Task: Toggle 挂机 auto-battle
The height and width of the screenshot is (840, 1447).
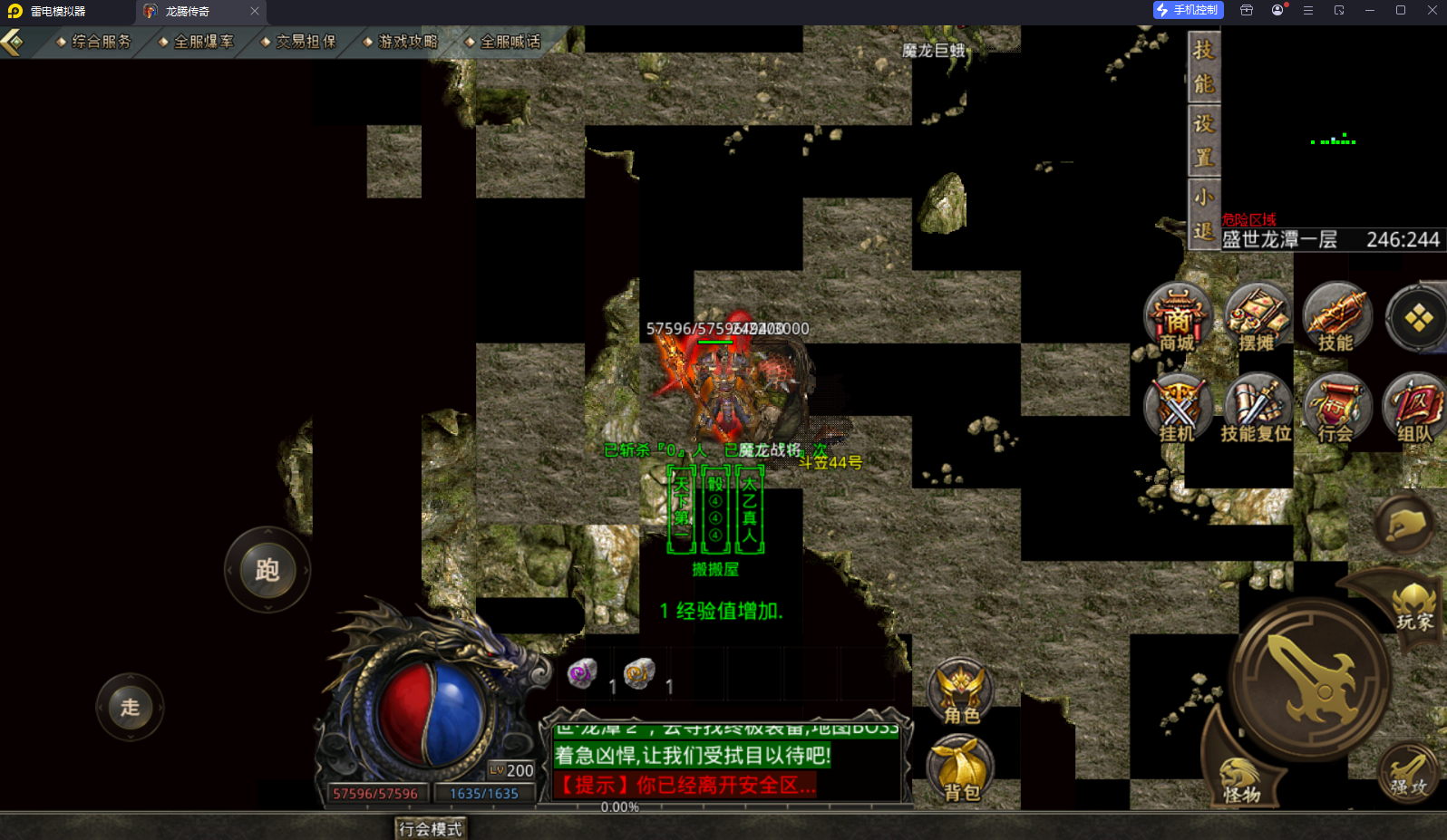Action: tap(1177, 409)
